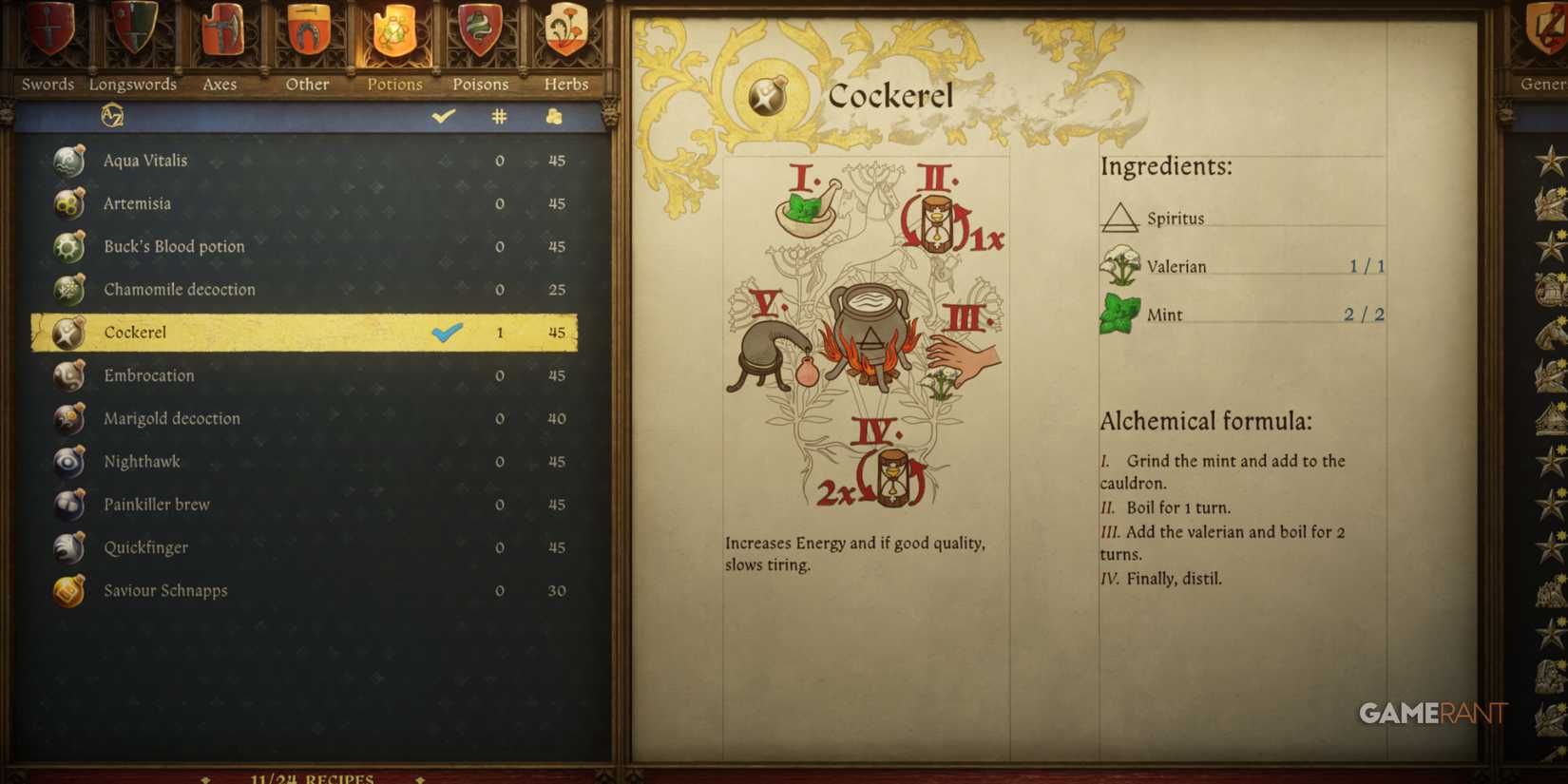Image resolution: width=1568 pixels, height=784 pixels.
Task: Sort recipes by the checkmark column
Action: point(441,114)
